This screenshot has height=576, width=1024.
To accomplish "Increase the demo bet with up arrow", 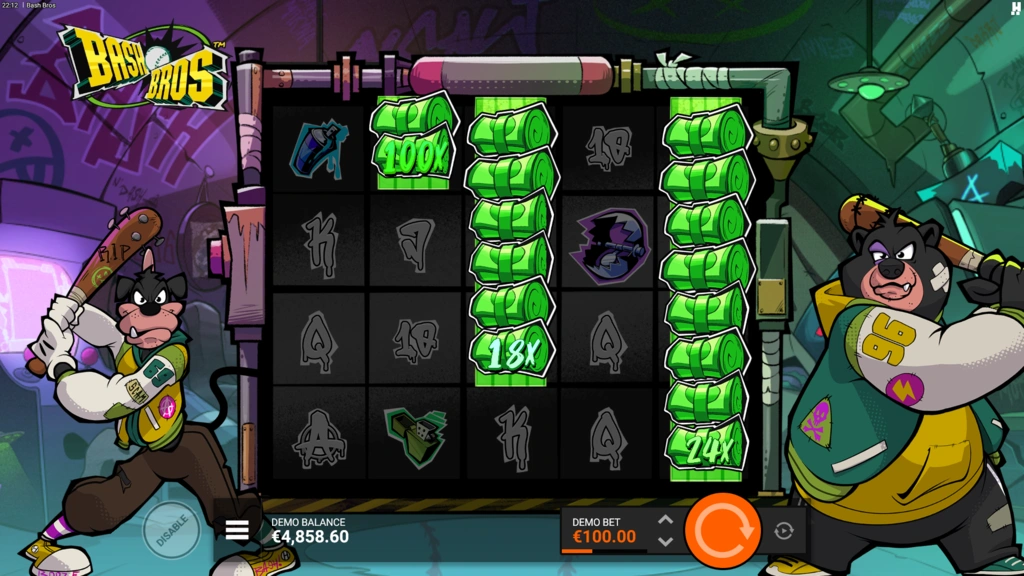I will click(x=665, y=520).
